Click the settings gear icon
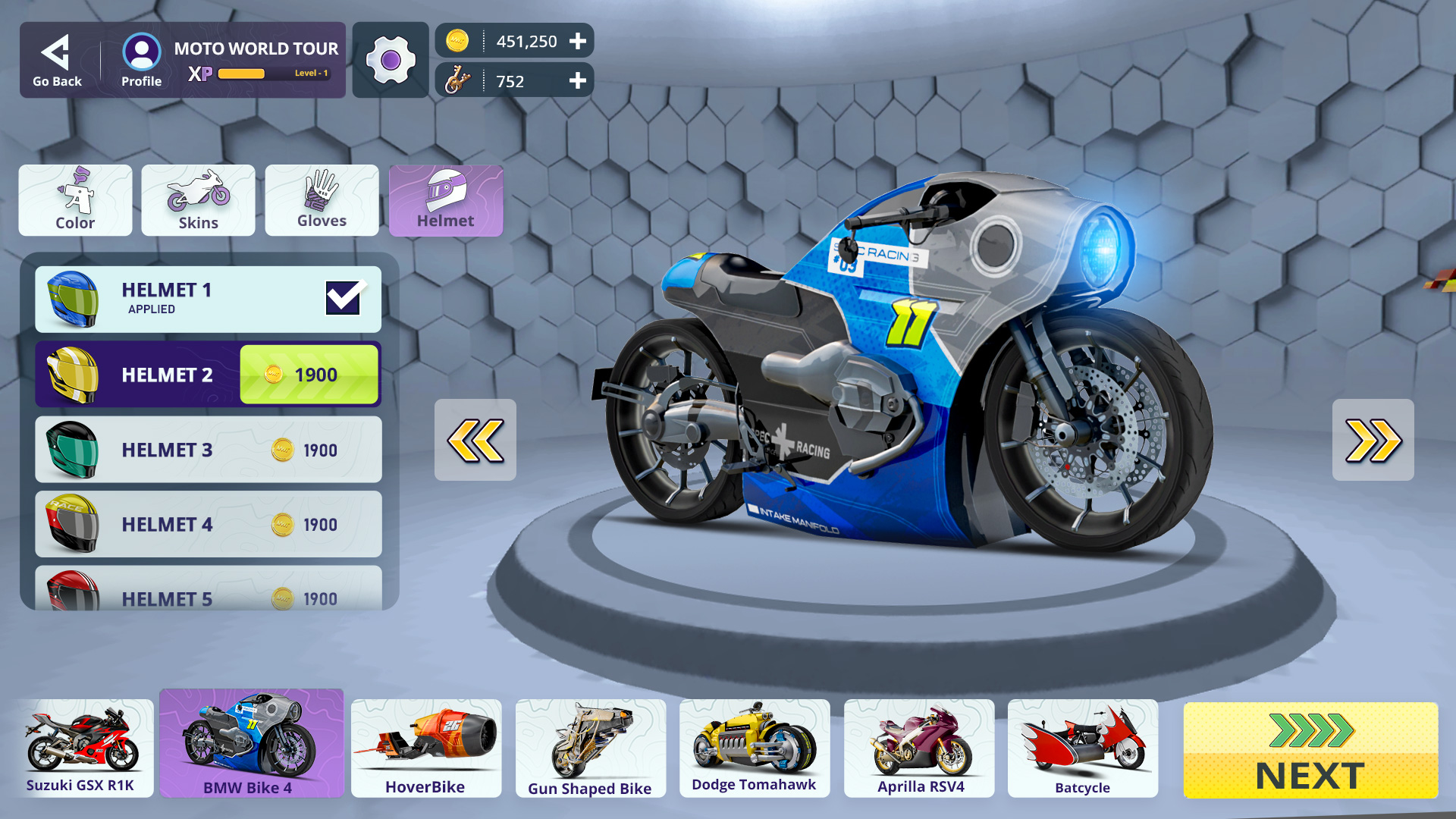 (390, 60)
